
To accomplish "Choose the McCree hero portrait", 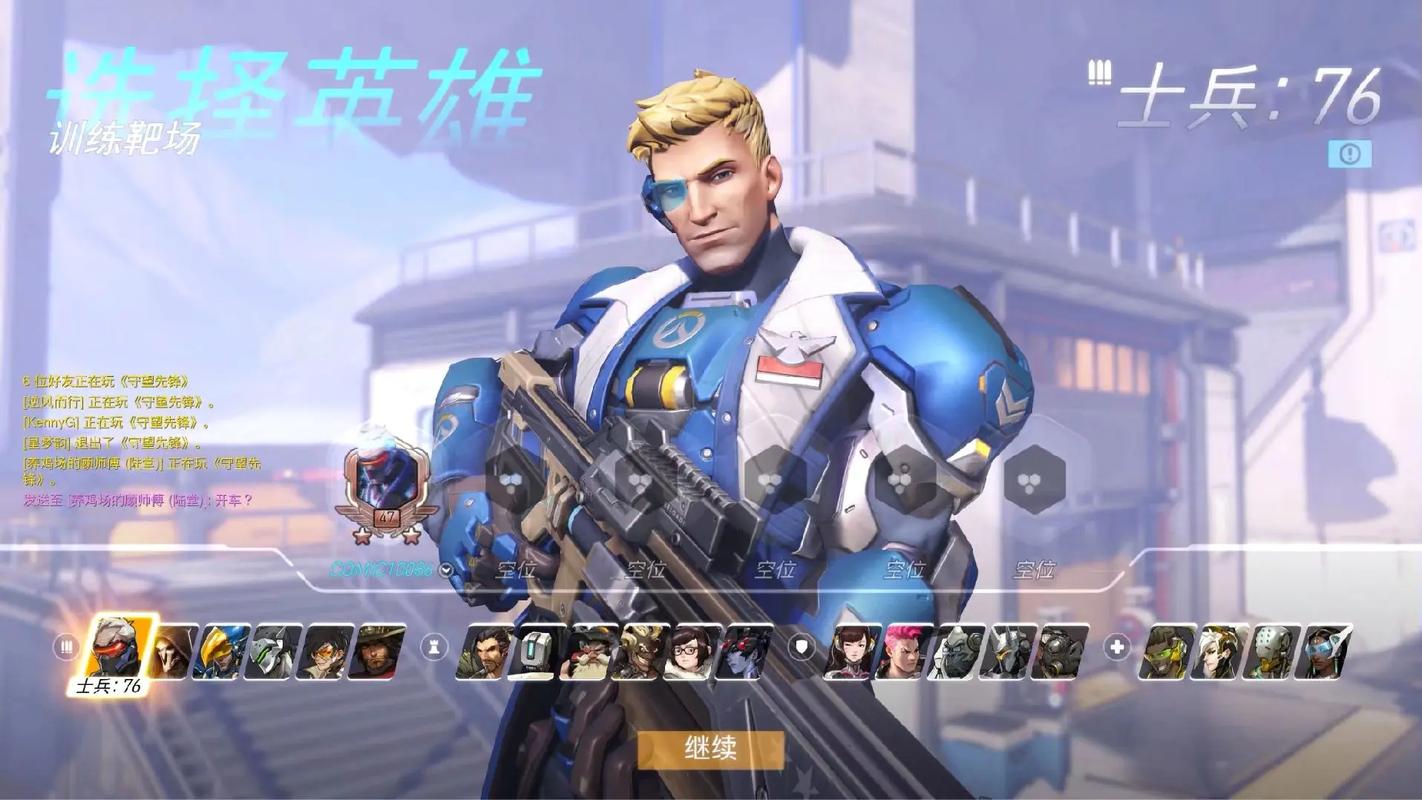I will [x=377, y=652].
